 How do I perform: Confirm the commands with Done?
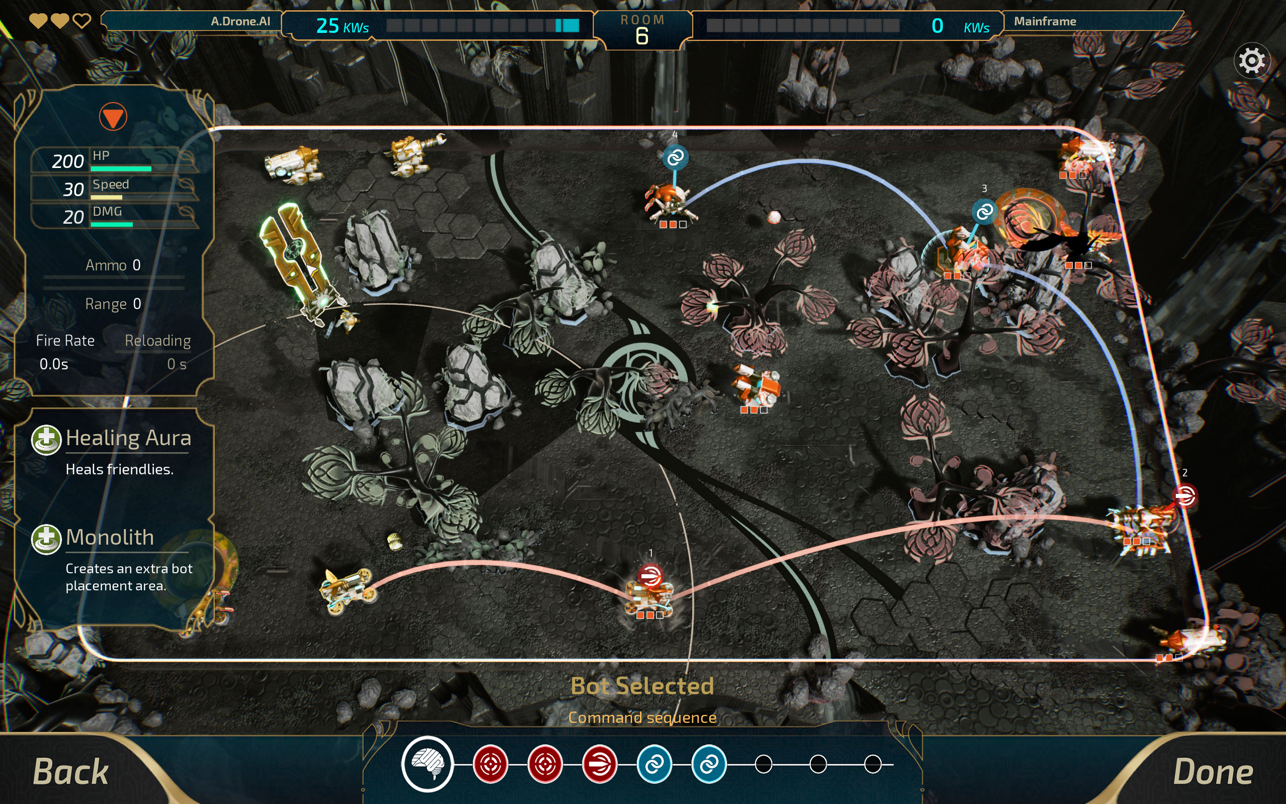coord(1212,771)
